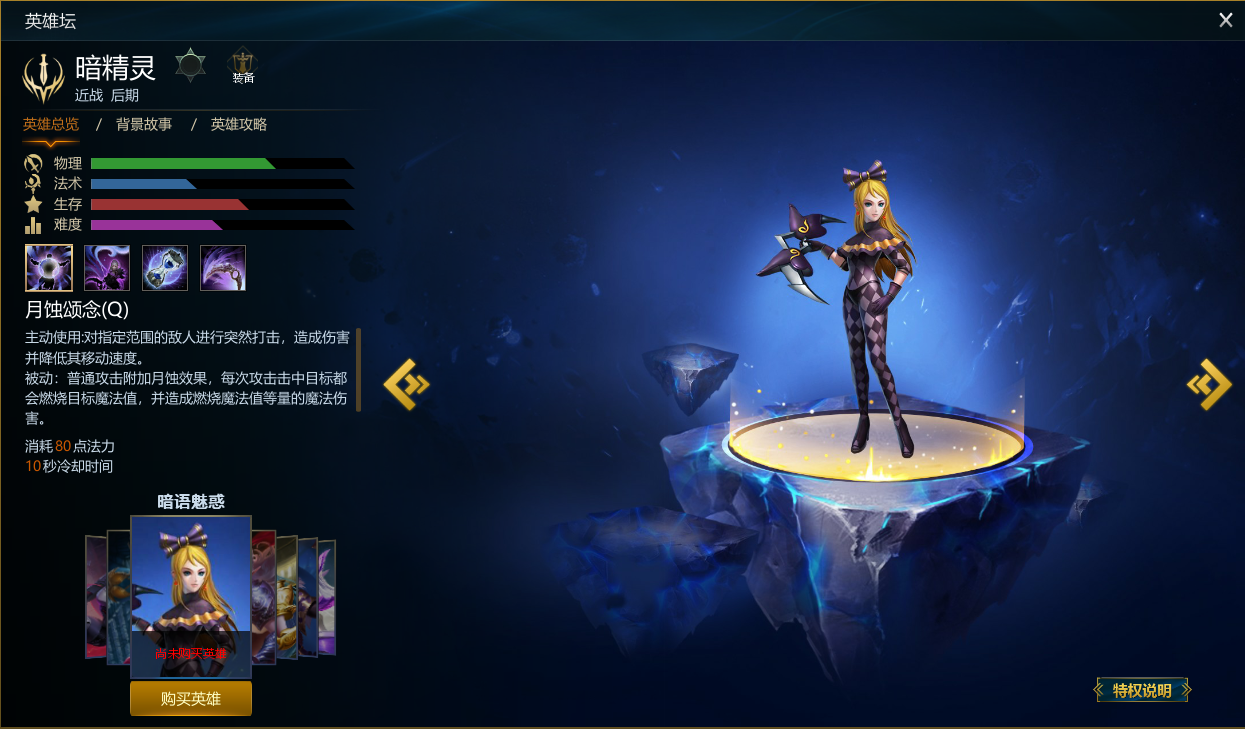
Task: Show the hourglass skill details
Action: pyautogui.click(x=165, y=268)
